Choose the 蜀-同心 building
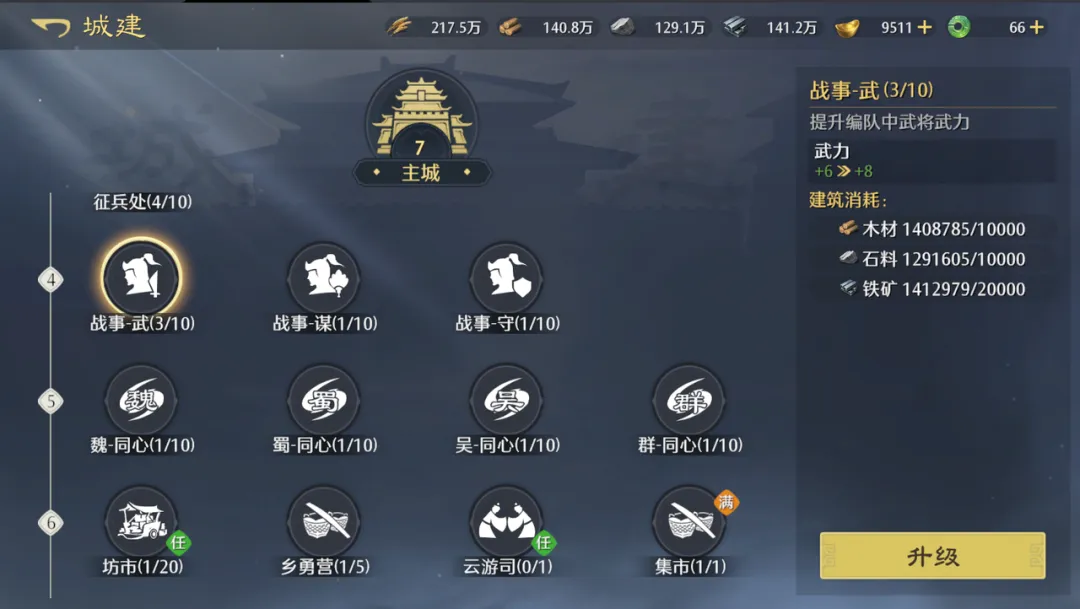This screenshot has width=1080, height=609. [x=324, y=400]
